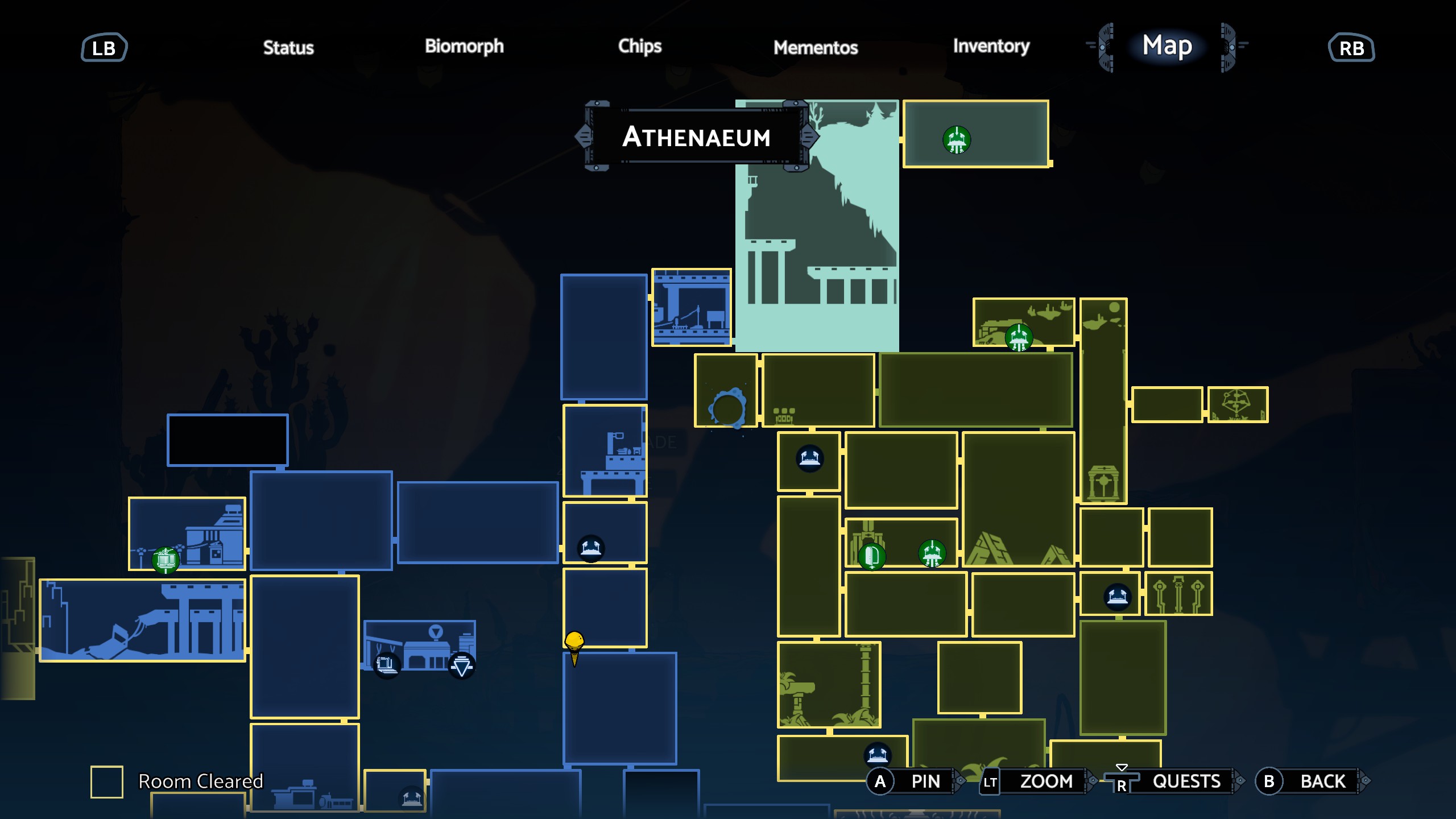Click the LB shoulder button indicator
This screenshot has height=819, width=1456.
[104, 48]
